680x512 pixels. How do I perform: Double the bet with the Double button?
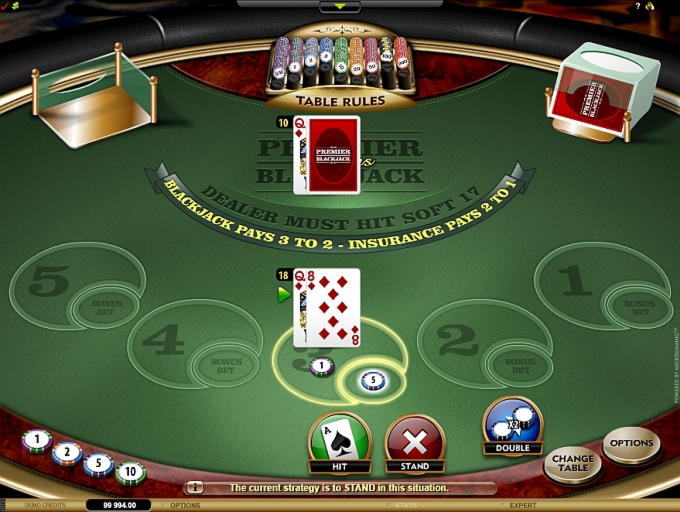pos(512,426)
